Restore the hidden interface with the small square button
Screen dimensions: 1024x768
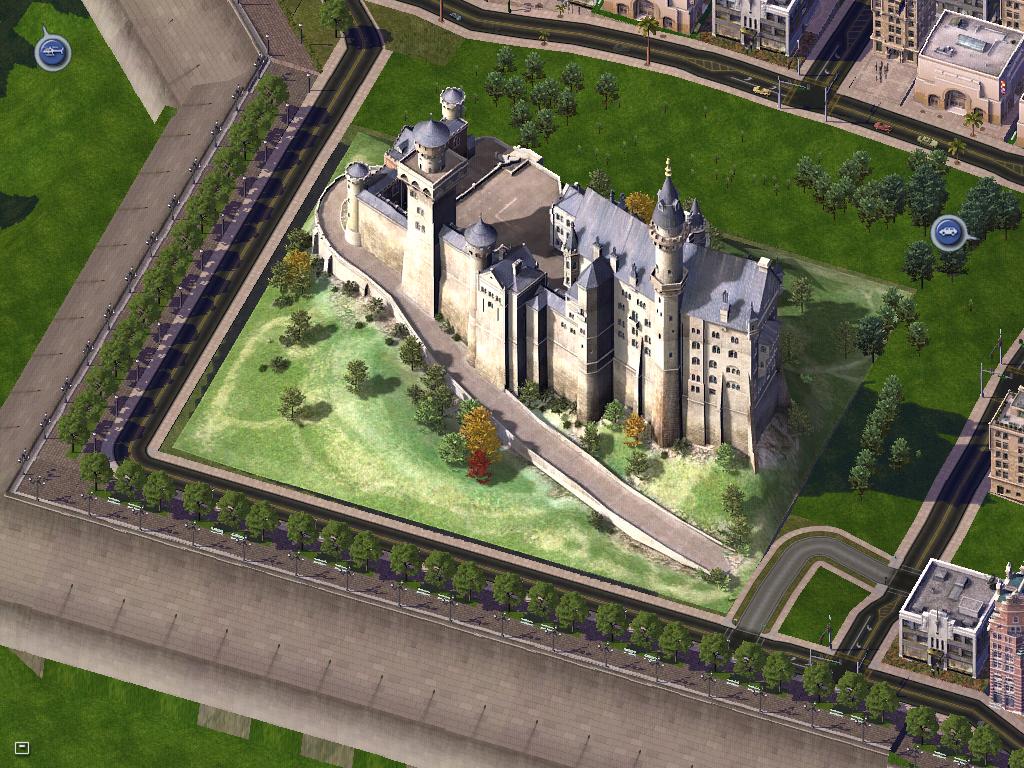[x=22, y=747]
